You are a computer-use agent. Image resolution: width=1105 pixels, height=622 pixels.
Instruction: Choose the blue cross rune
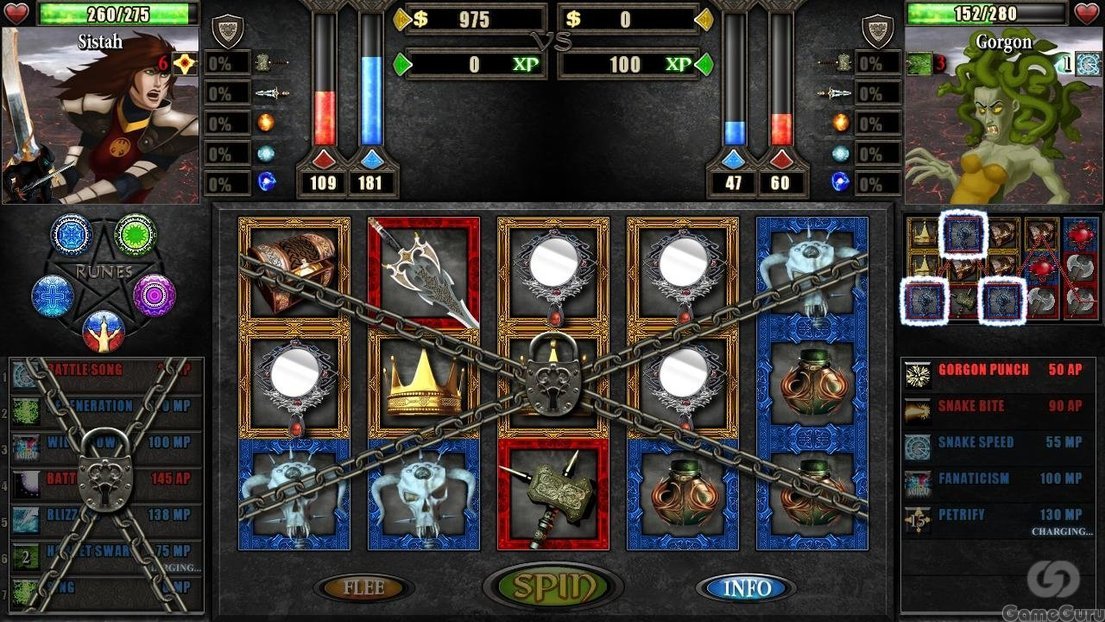click(53, 296)
